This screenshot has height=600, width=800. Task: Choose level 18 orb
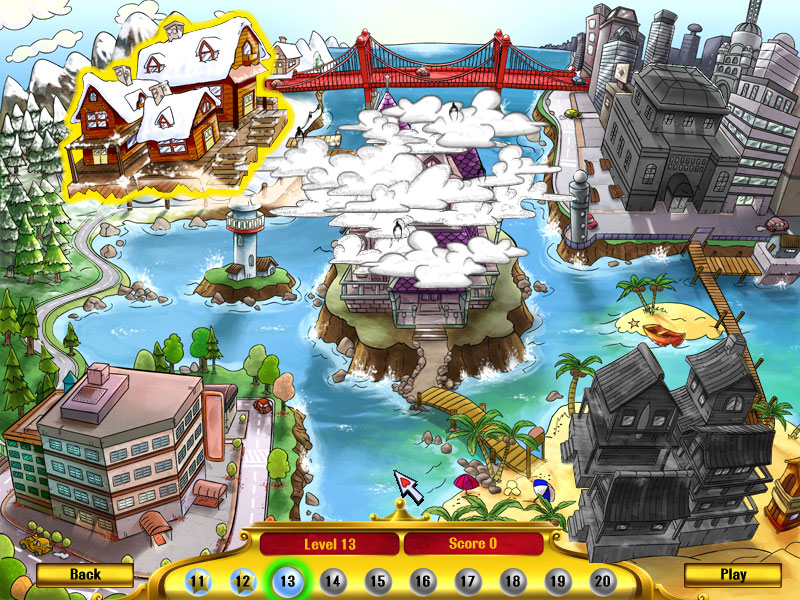click(x=512, y=581)
